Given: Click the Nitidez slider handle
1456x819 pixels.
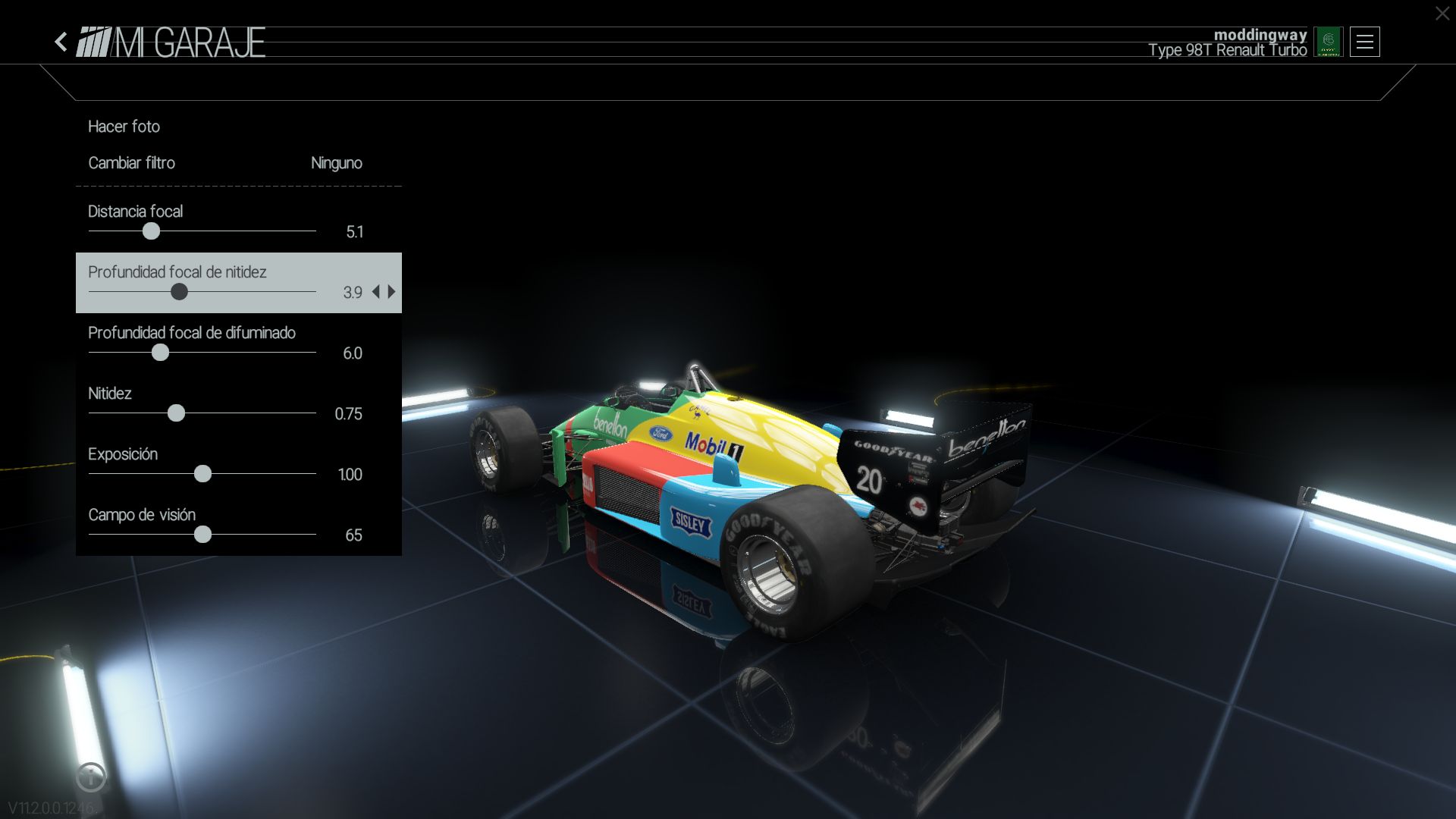Looking at the screenshot, I should click(176, 413).
